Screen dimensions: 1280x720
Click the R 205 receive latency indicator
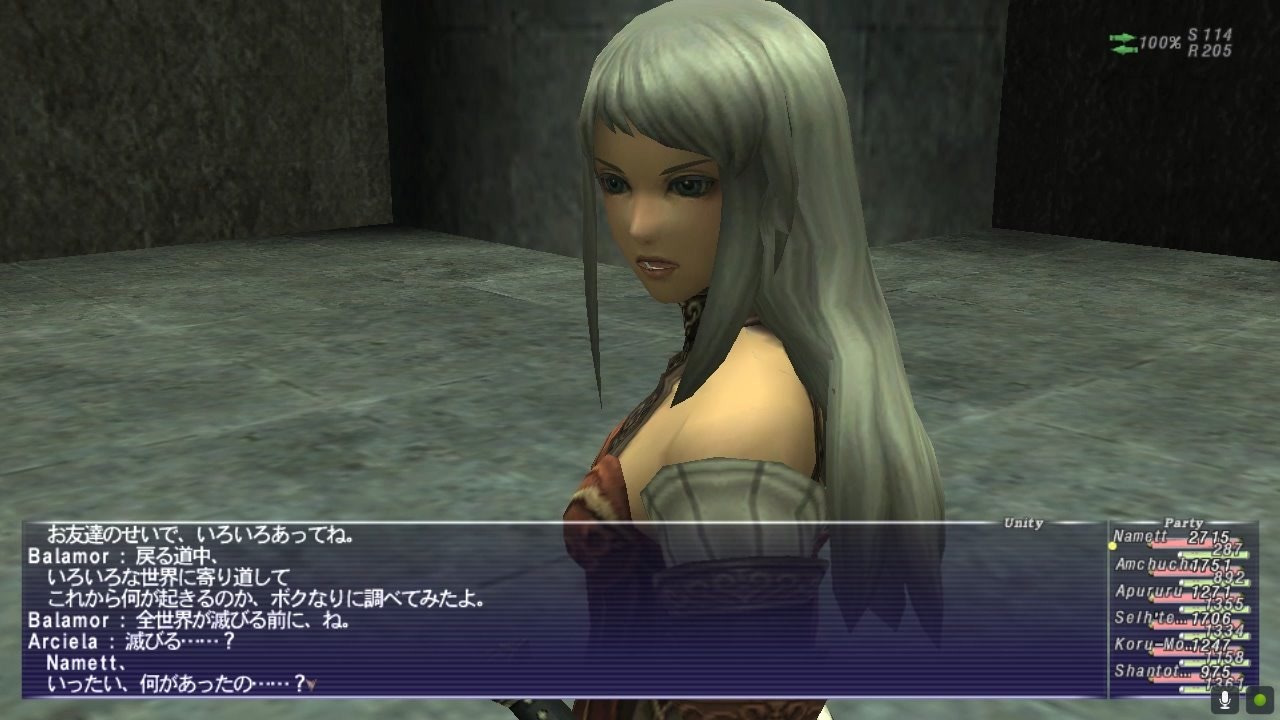coord(1212,47)
